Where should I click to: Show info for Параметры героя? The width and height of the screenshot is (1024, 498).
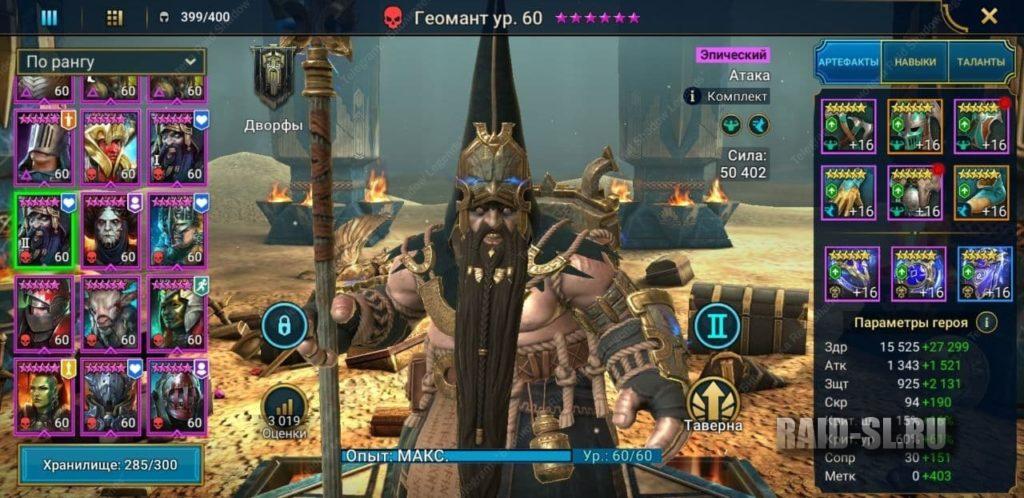pos(986,323)
